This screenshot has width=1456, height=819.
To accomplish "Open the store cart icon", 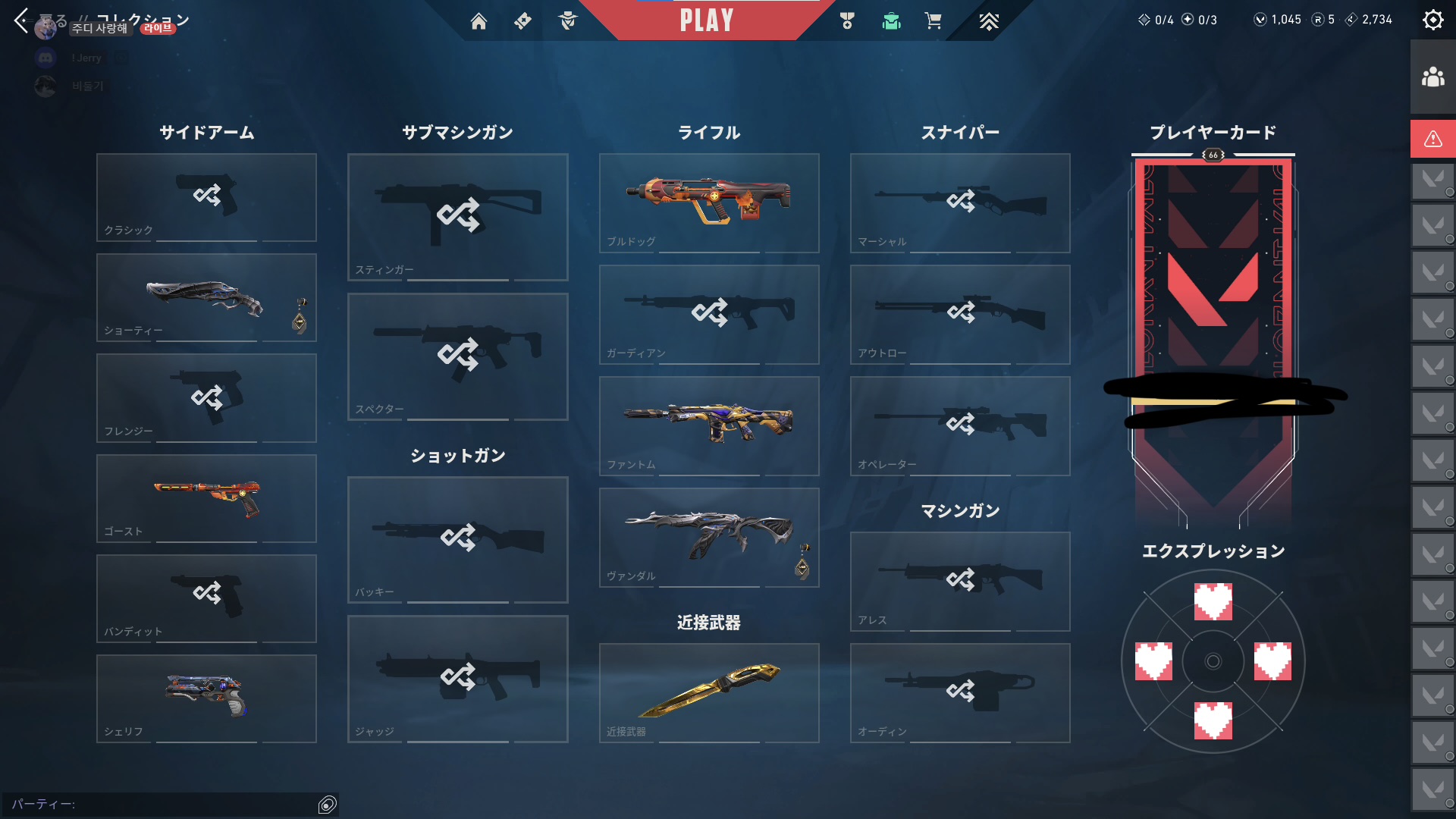I will click(933, 21).
